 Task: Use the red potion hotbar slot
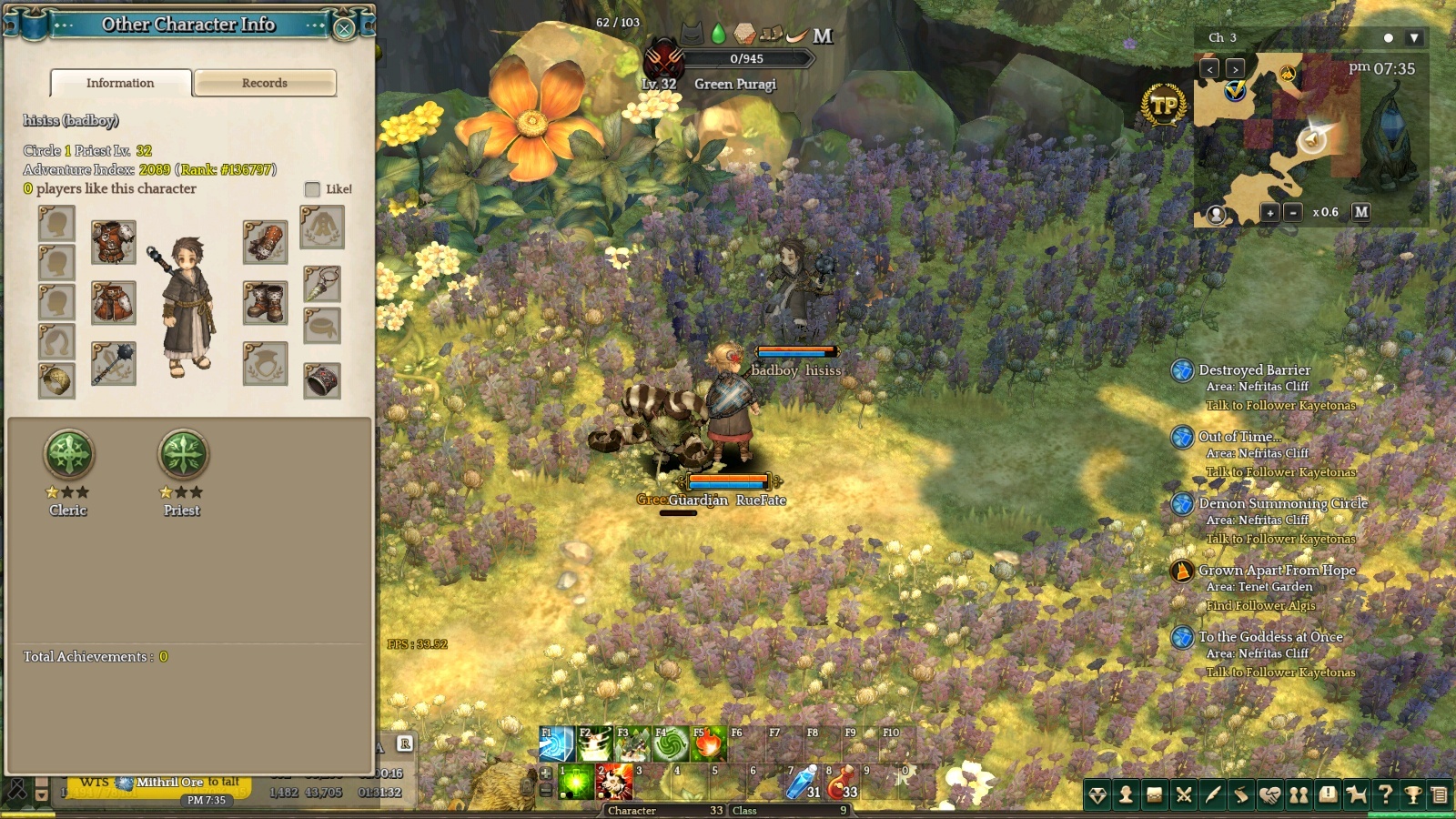(x=841, y=782)
